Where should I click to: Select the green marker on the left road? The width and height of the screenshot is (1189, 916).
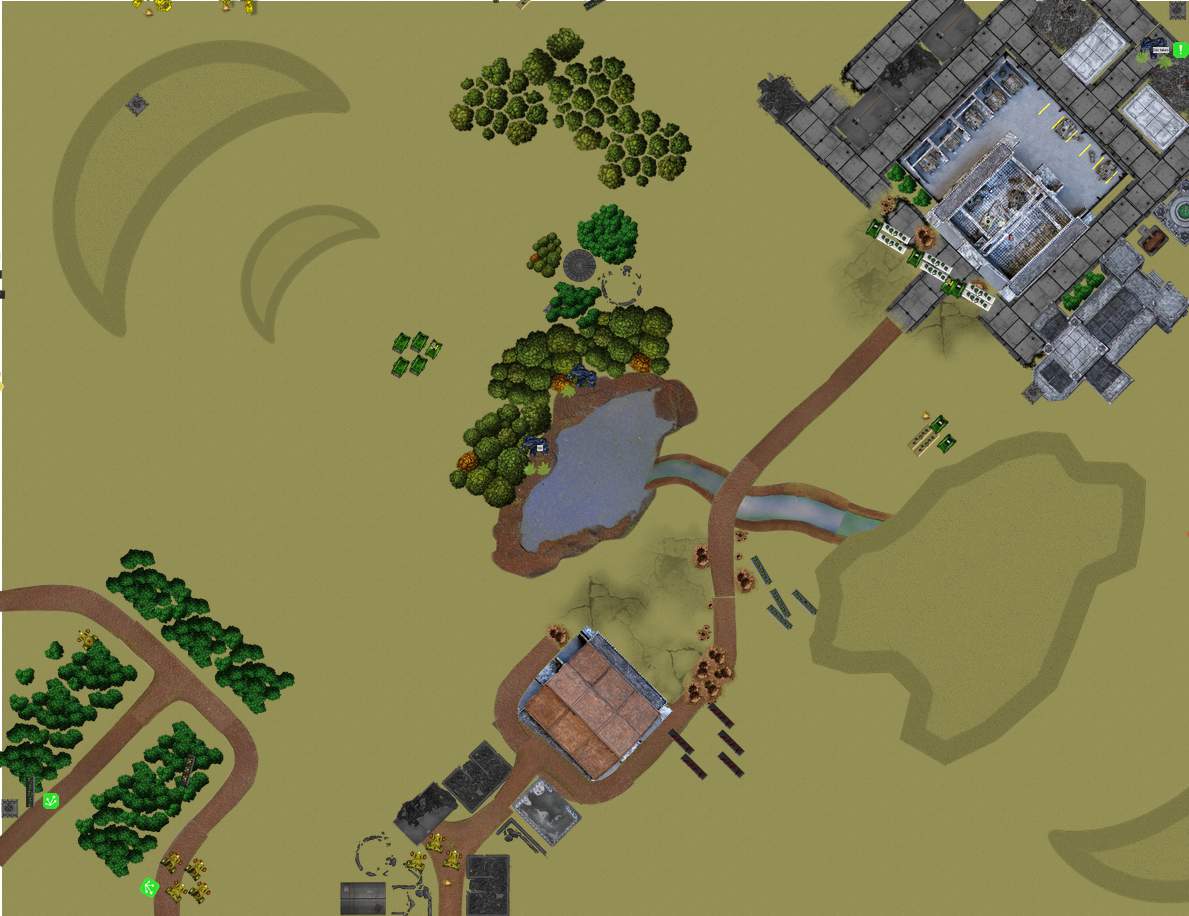[51, 800]
